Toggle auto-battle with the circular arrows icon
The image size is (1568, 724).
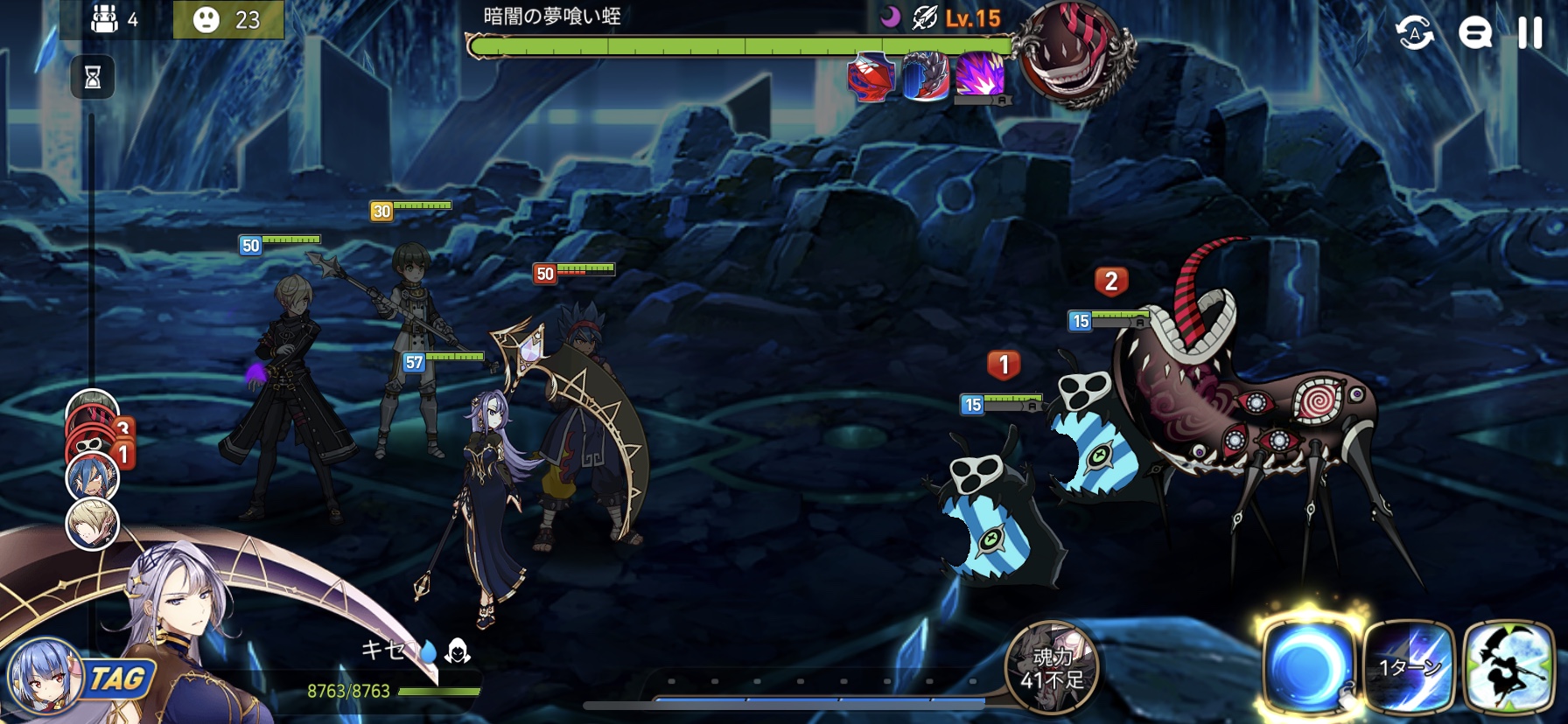coord(1414,33)
